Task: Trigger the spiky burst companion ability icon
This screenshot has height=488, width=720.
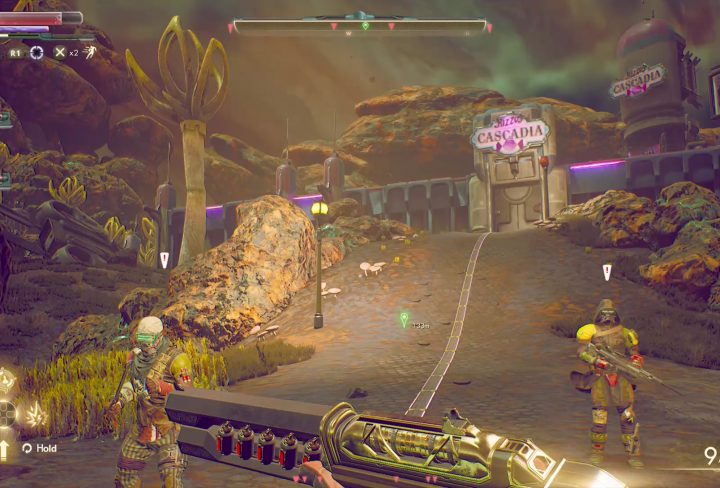Action: click(34, 413)
